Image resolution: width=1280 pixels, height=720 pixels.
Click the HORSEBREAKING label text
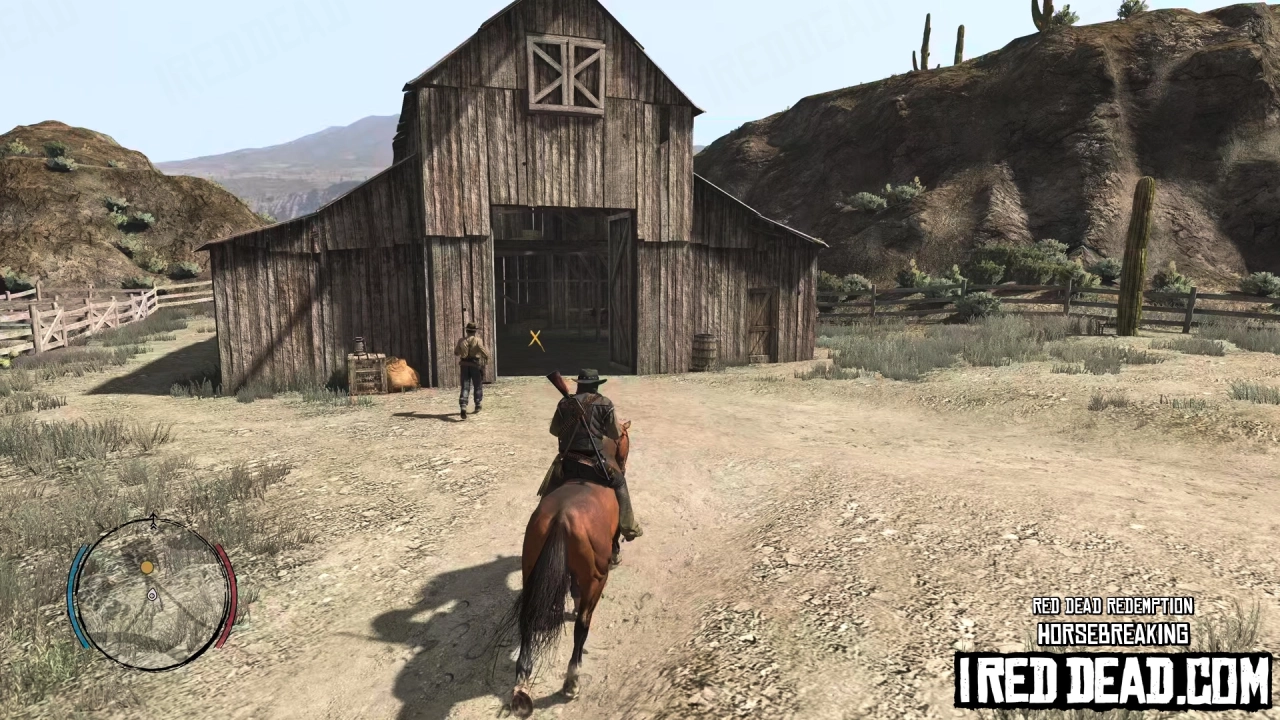click(1113, 633)
